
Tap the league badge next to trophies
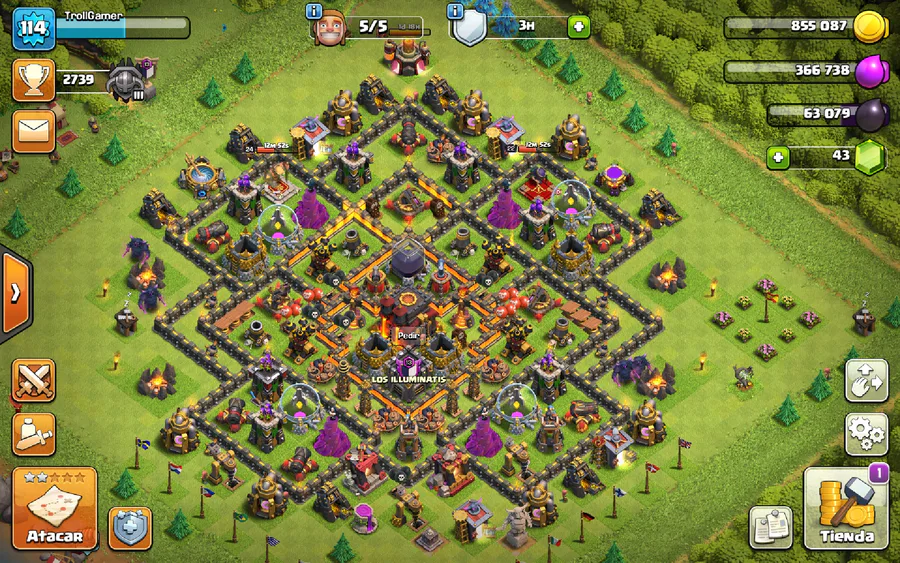[x=127, y=80]
